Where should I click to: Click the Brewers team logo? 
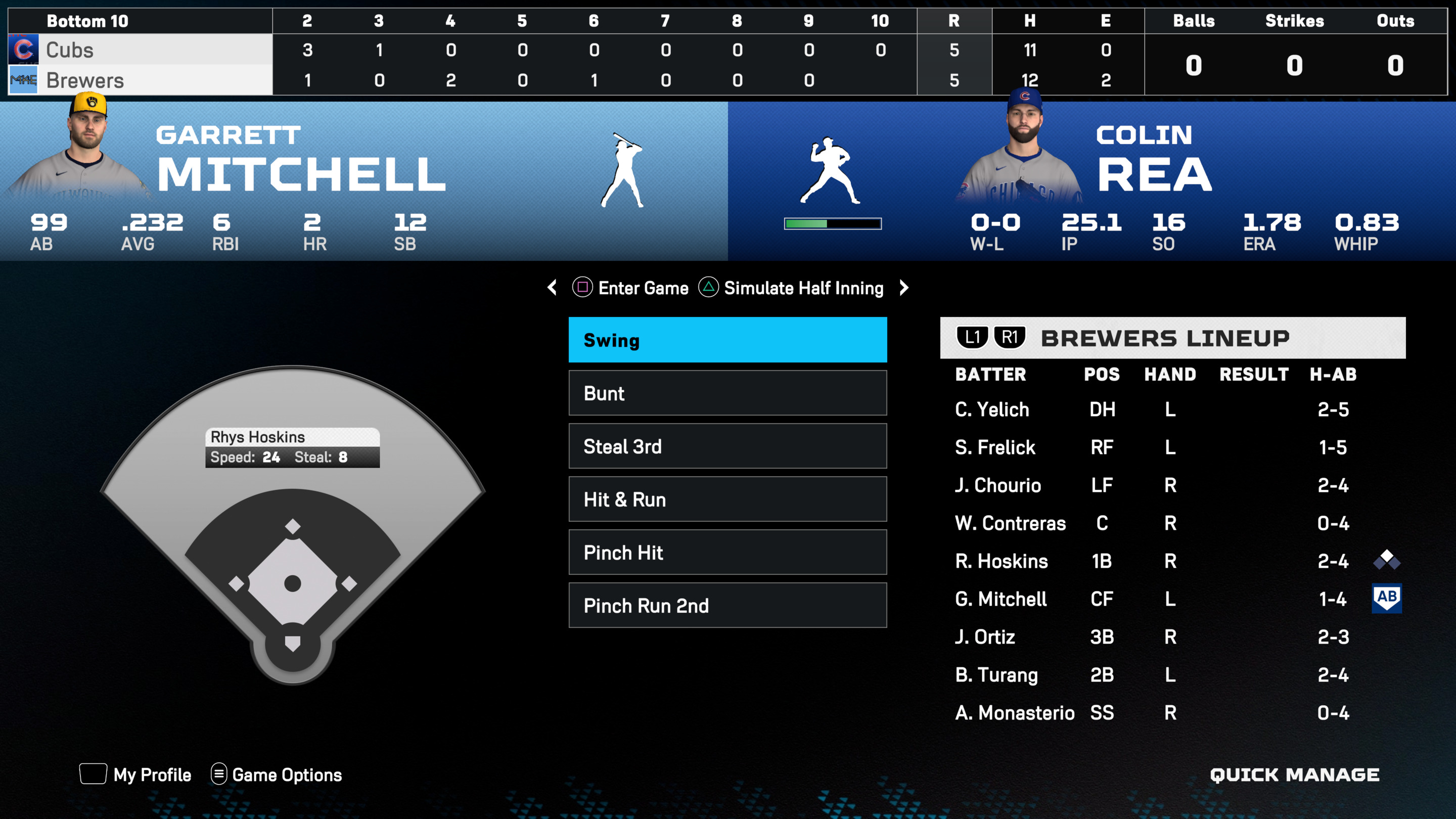click(24, 80)
